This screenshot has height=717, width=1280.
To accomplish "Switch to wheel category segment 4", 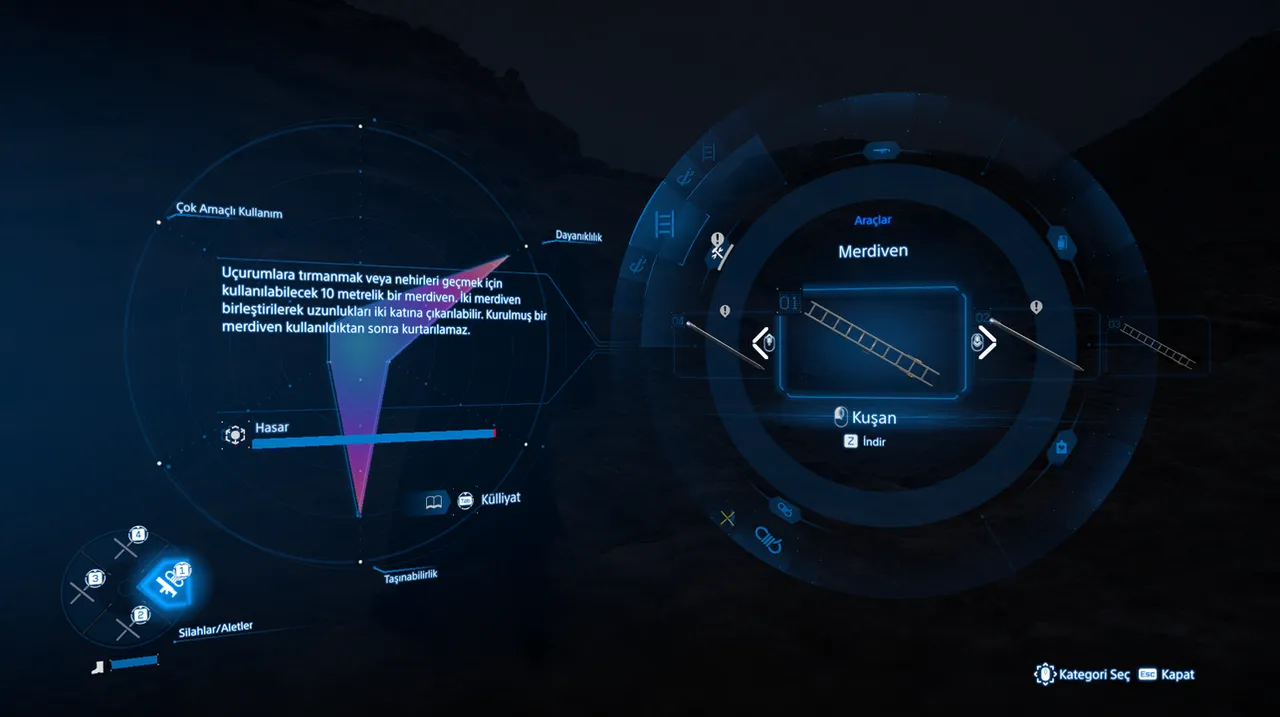I will click(x=127, y=546).
